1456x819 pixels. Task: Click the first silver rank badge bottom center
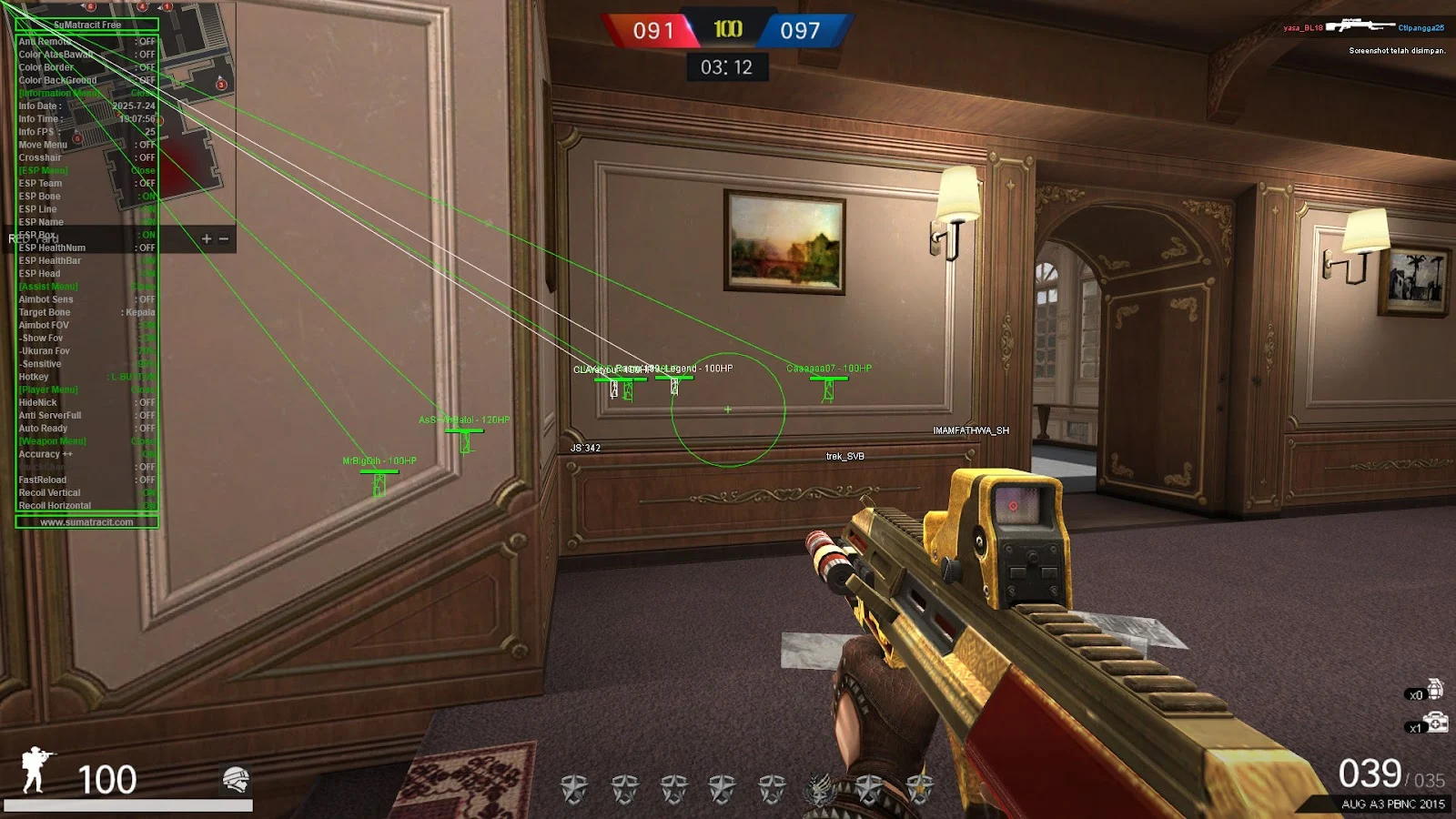(576, 789)
